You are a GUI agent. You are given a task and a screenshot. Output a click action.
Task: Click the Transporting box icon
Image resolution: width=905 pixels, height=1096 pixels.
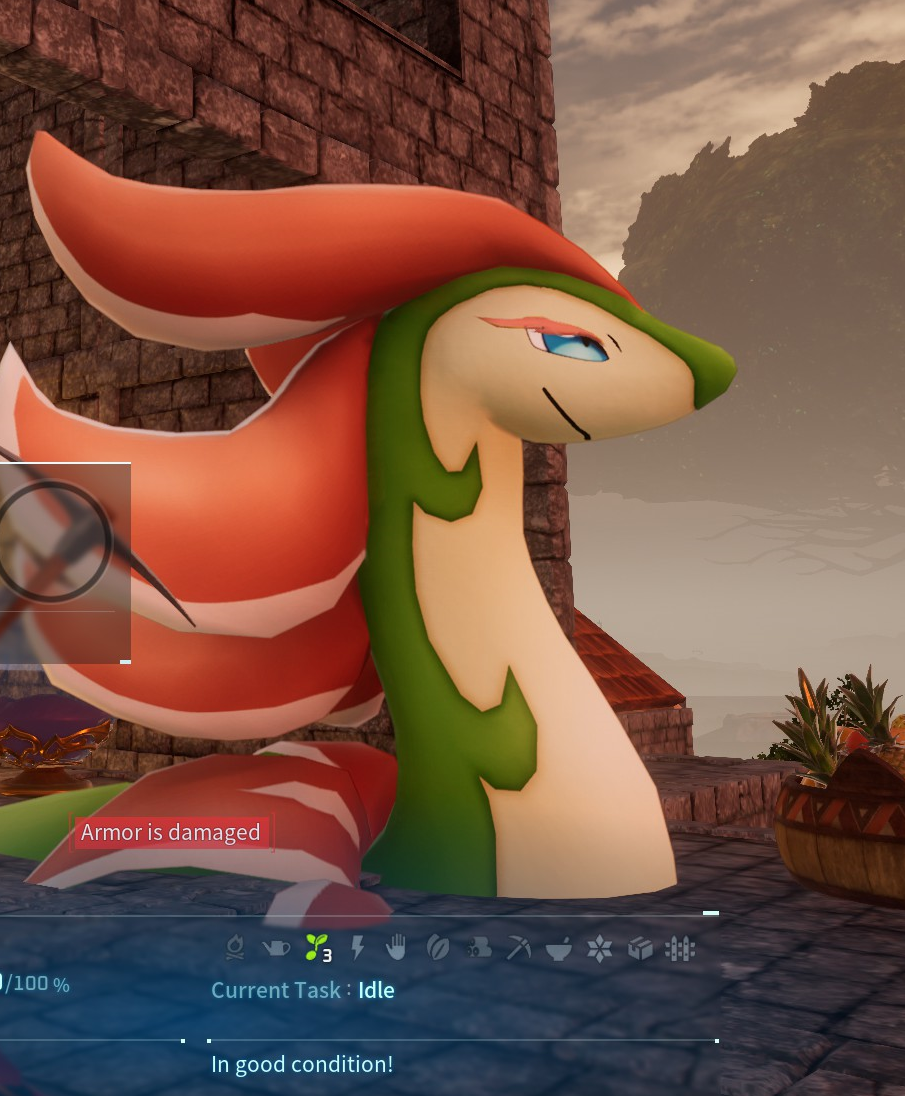[x=640, y=947]
